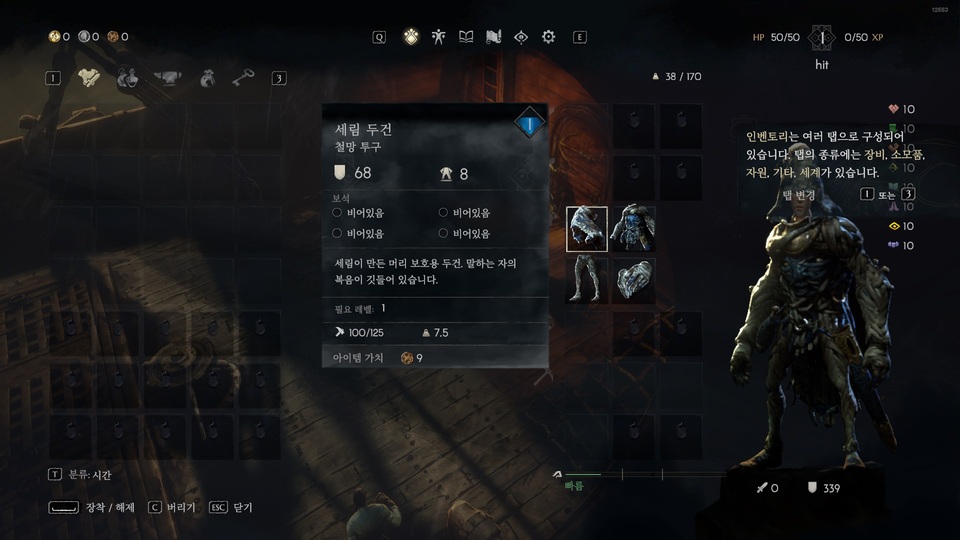This screenshot has width=960, height=540.
Task: Open the character skills figure icon
Action: [438, 37]
